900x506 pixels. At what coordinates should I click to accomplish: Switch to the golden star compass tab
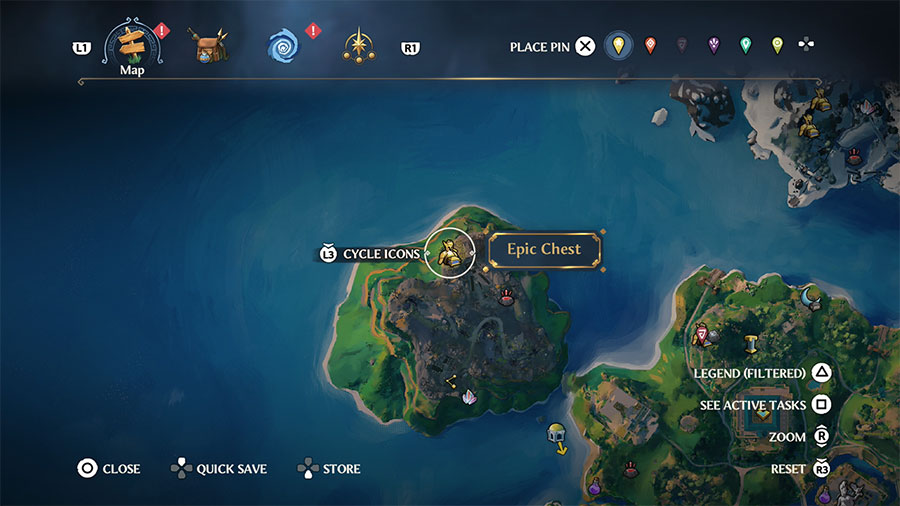358,46
